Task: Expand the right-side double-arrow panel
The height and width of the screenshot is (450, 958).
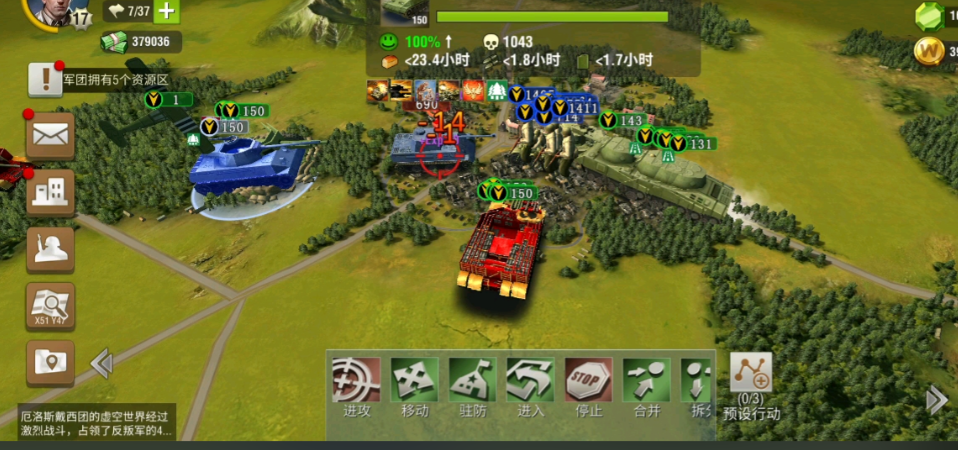Action: click(936, 400)
